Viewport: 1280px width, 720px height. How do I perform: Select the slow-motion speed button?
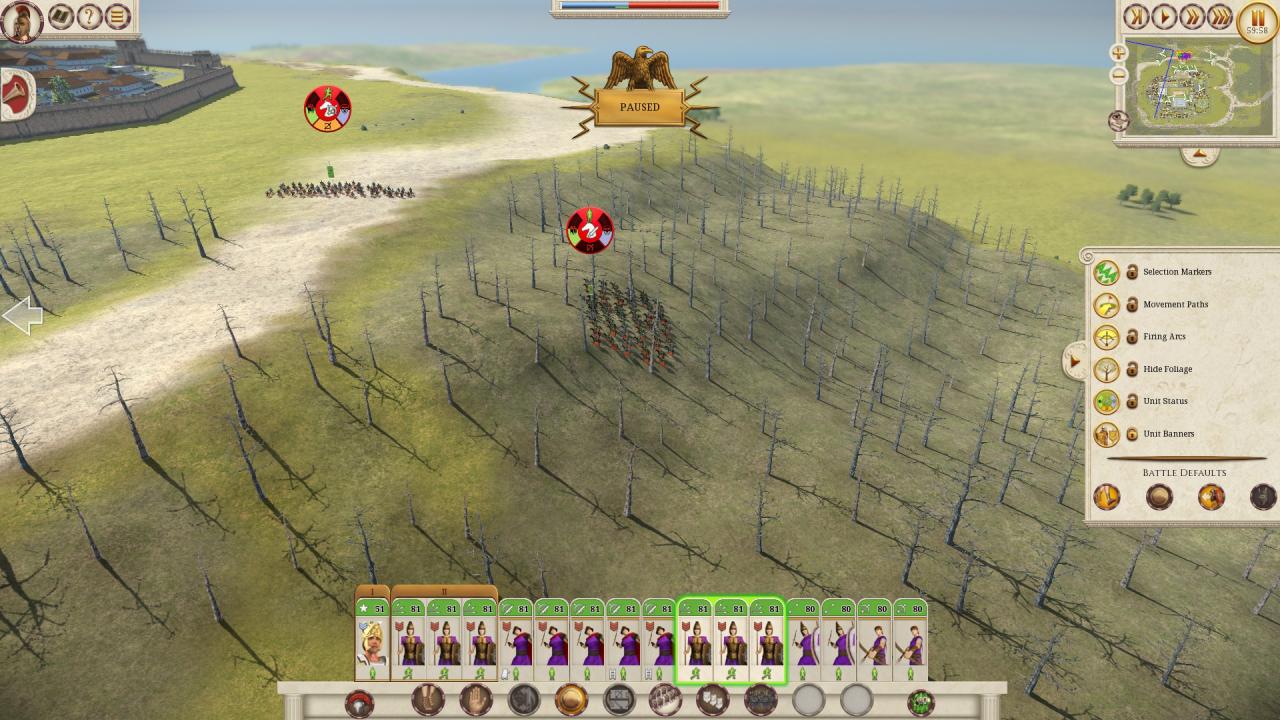click(1135, 16)
